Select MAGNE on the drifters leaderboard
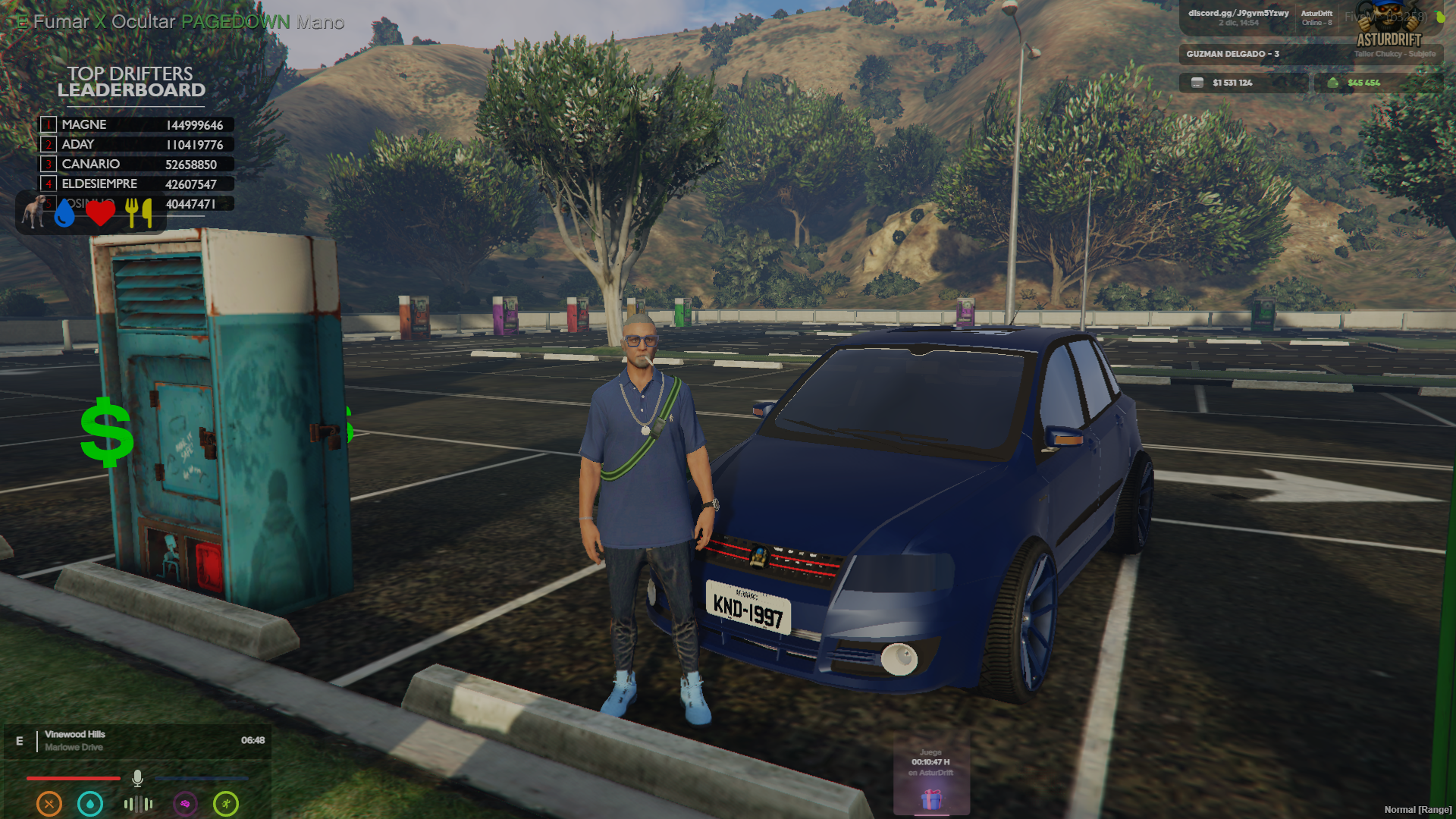This screenshot has width=1456, height=819. pyautogui.click(x=136, y=124)
